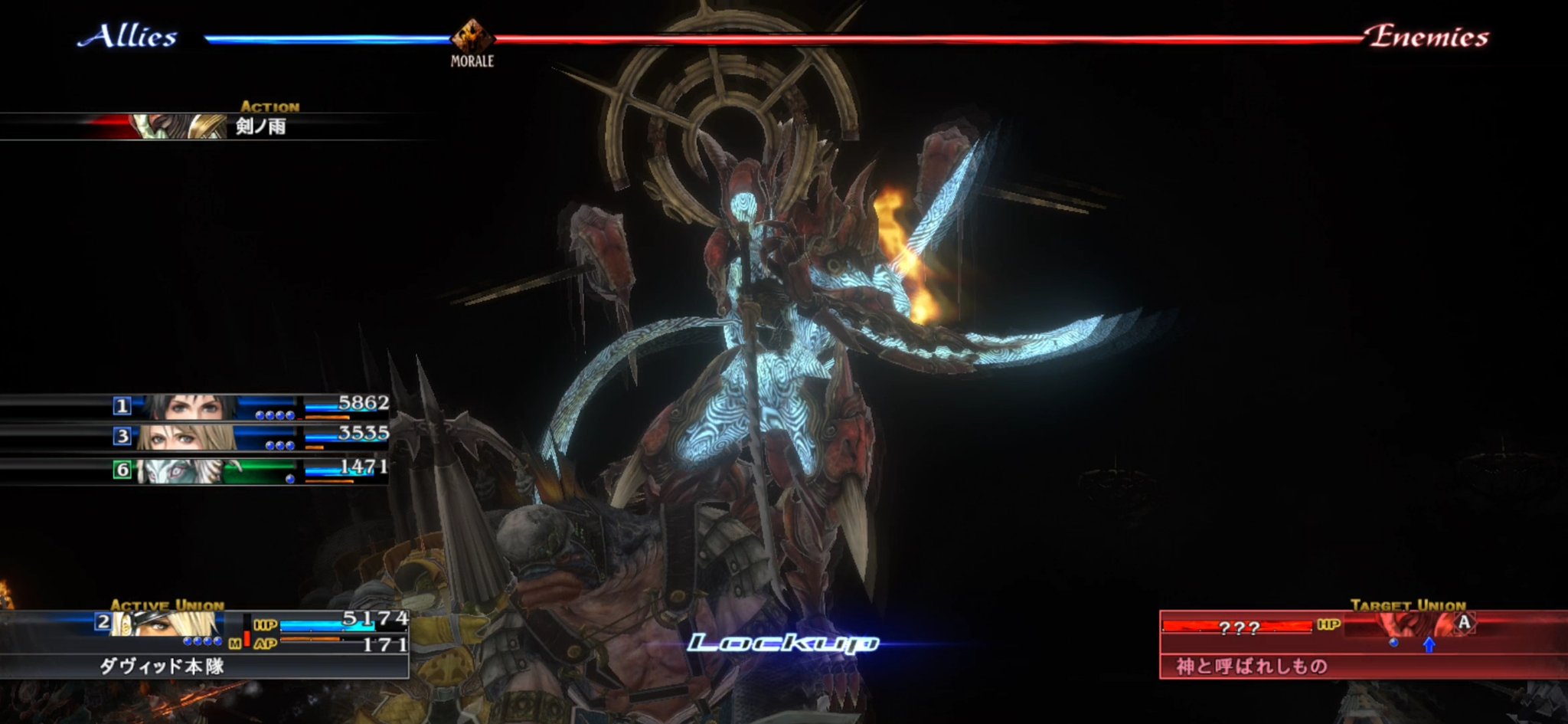This screenshot has width=1568, height=724.
Task: Click the MORALE flame icon
Action: (x=472, y=32)
